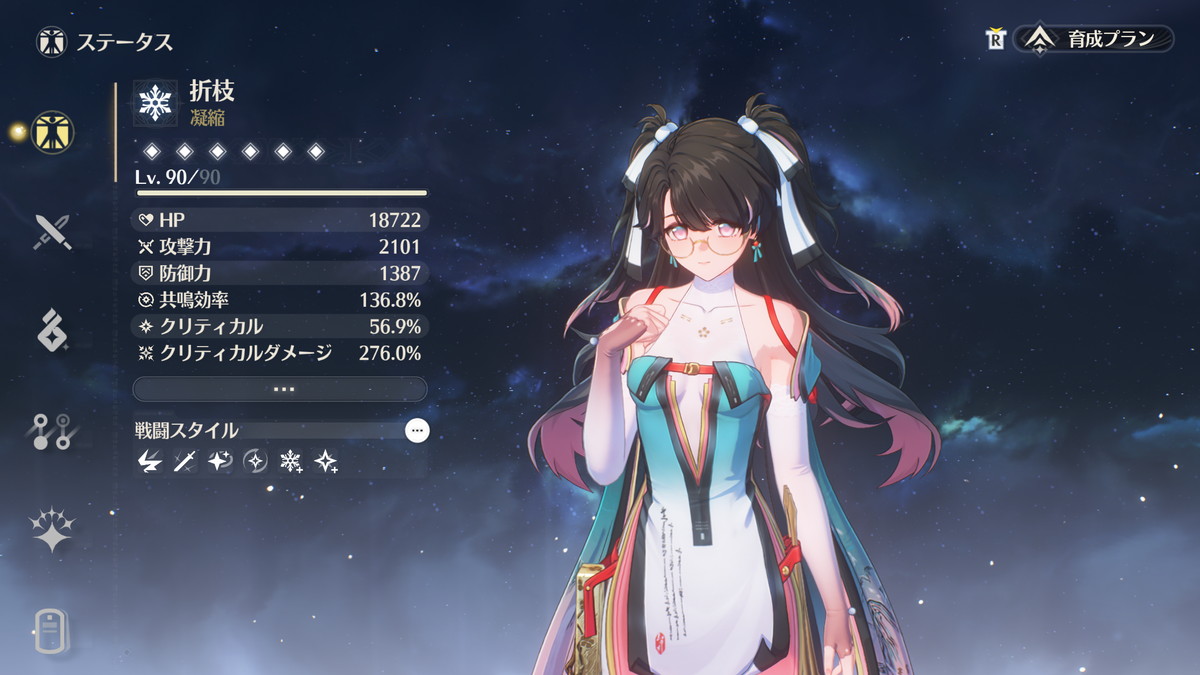Open the 戦闘スタイル details round button
The width and height of the screenshot is (1200, 675).
point(417,431)
